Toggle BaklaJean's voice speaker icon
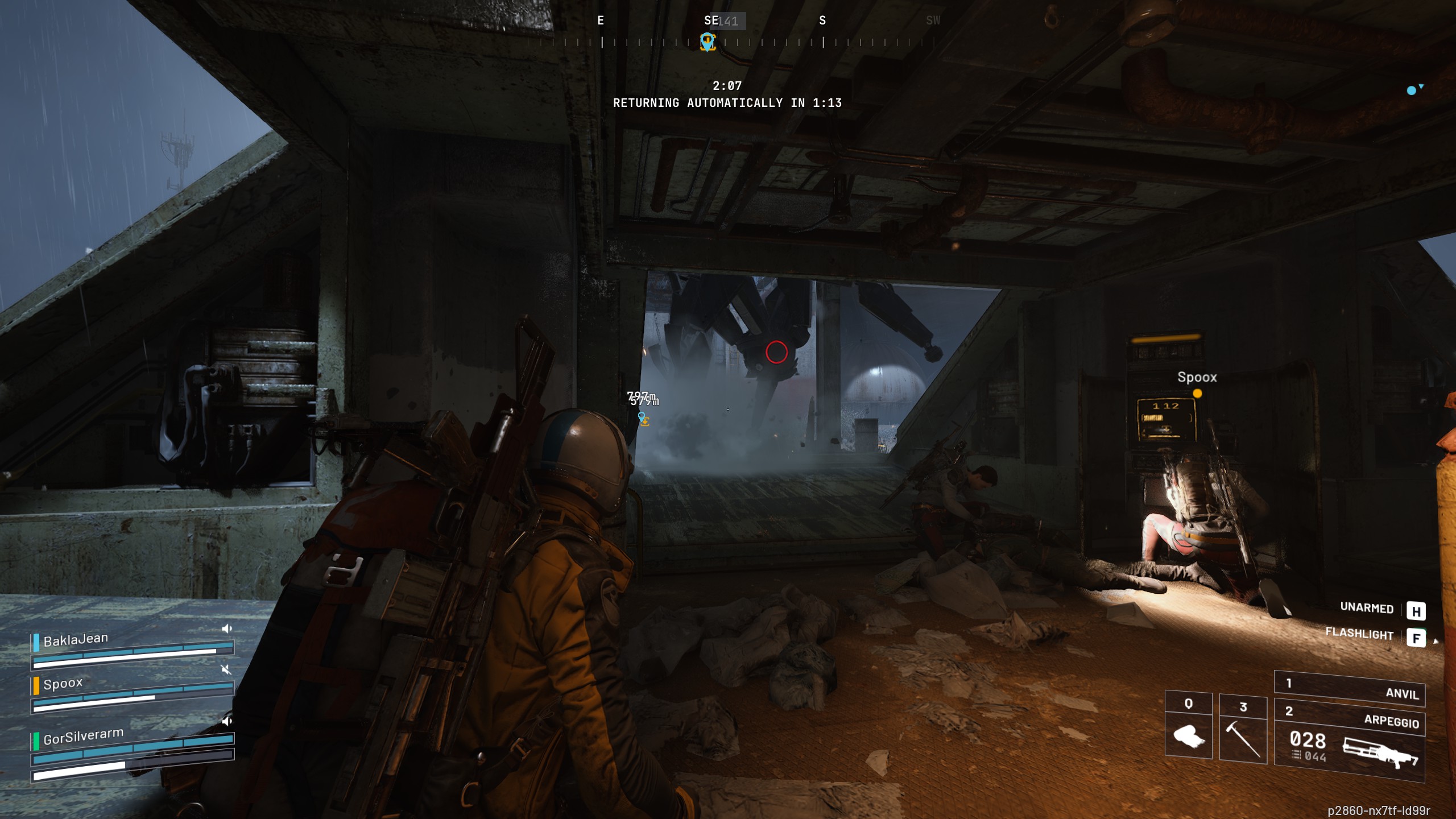Screen dimensions: 1456x819 (226, 628)
